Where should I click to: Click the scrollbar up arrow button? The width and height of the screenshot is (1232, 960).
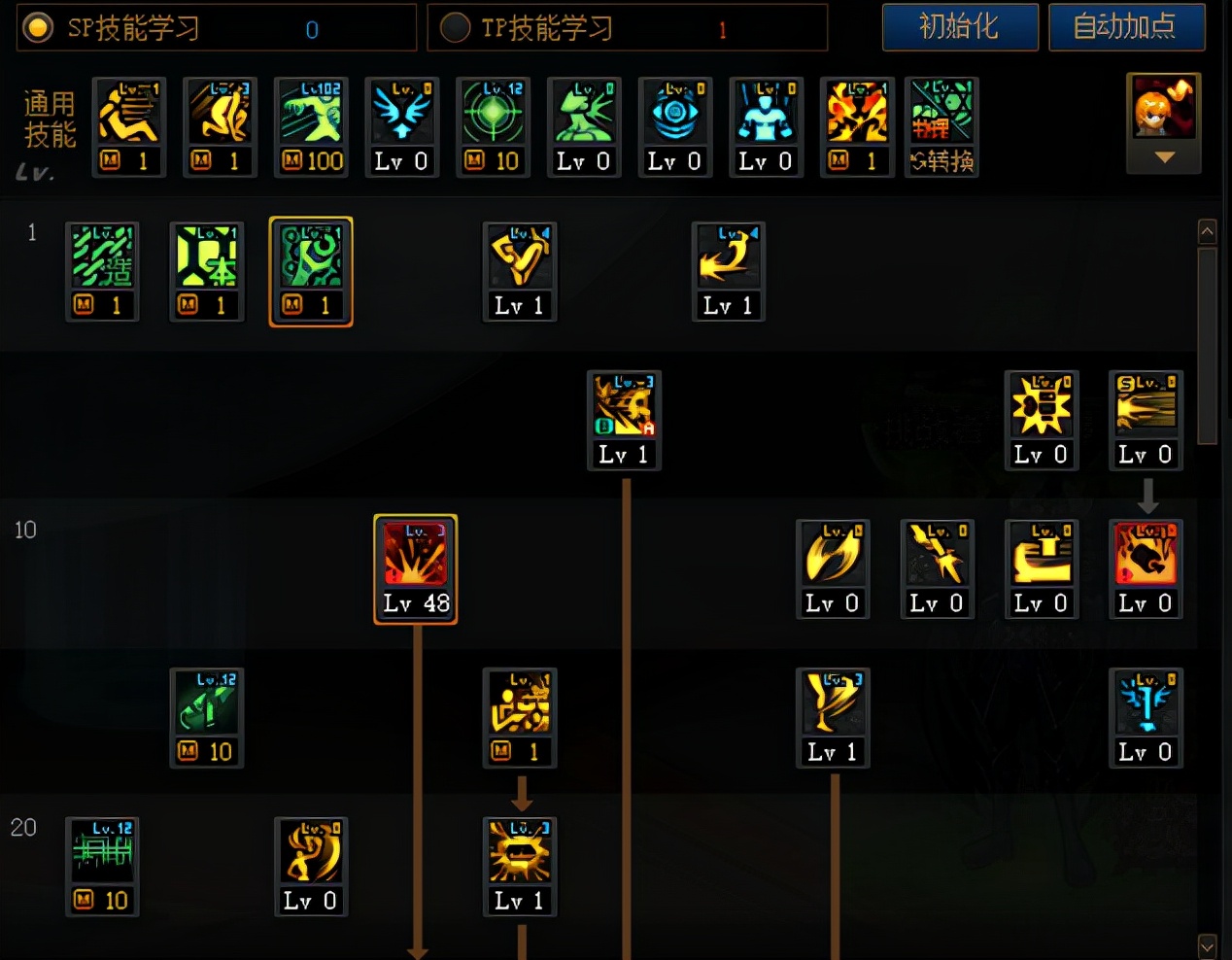[1207, 231]
